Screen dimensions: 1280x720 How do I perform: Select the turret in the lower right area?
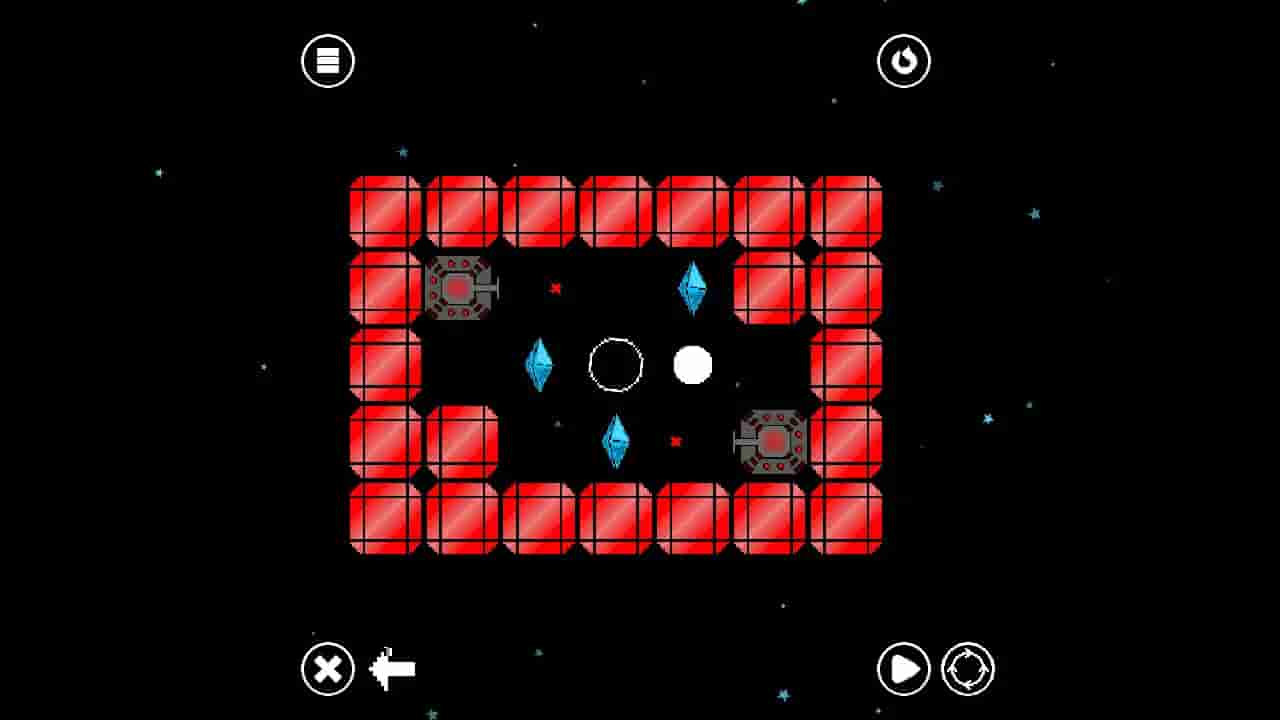(770, 440)
